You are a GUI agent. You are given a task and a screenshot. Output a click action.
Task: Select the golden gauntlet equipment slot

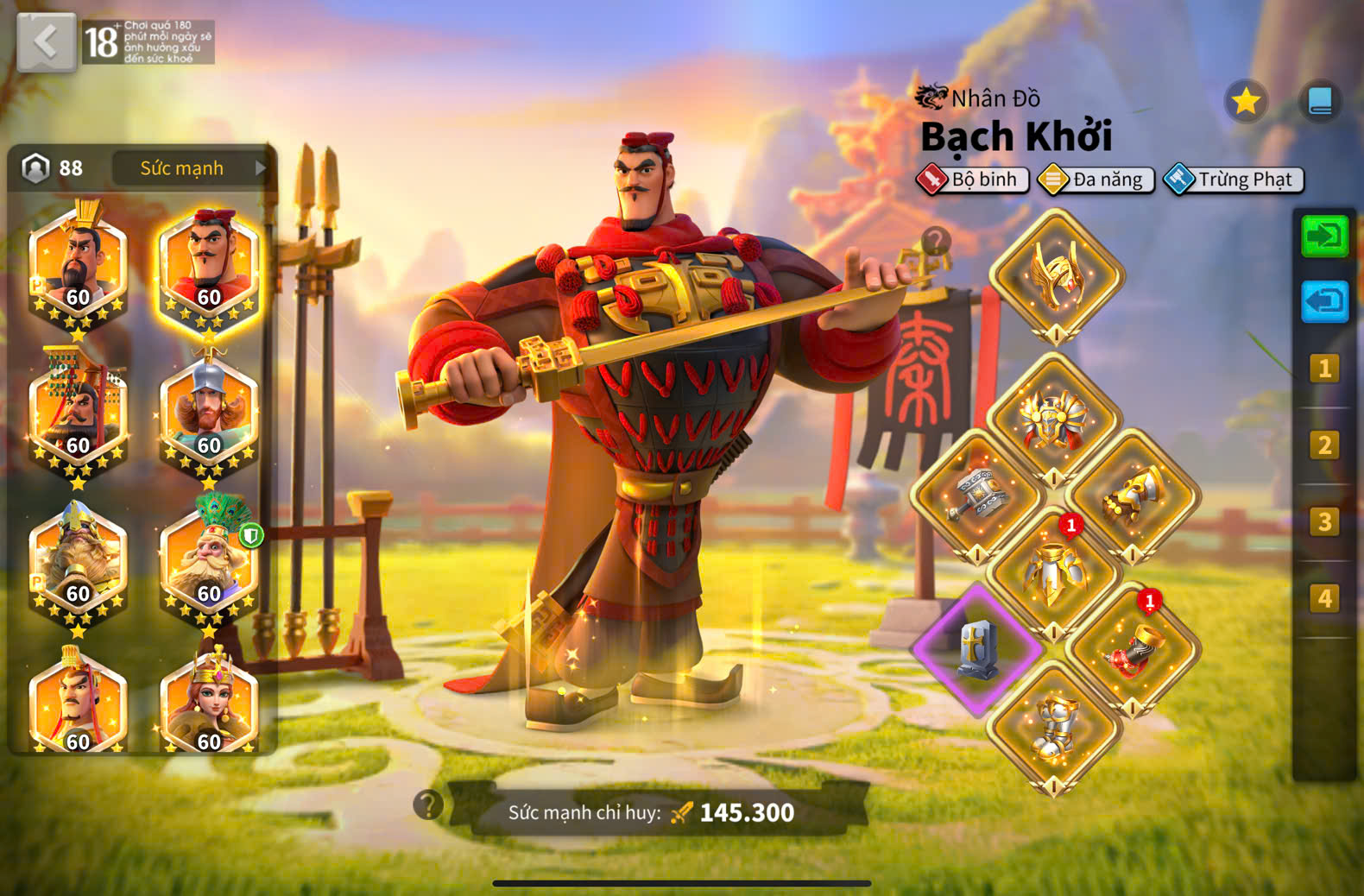[x=1133, y=496]
